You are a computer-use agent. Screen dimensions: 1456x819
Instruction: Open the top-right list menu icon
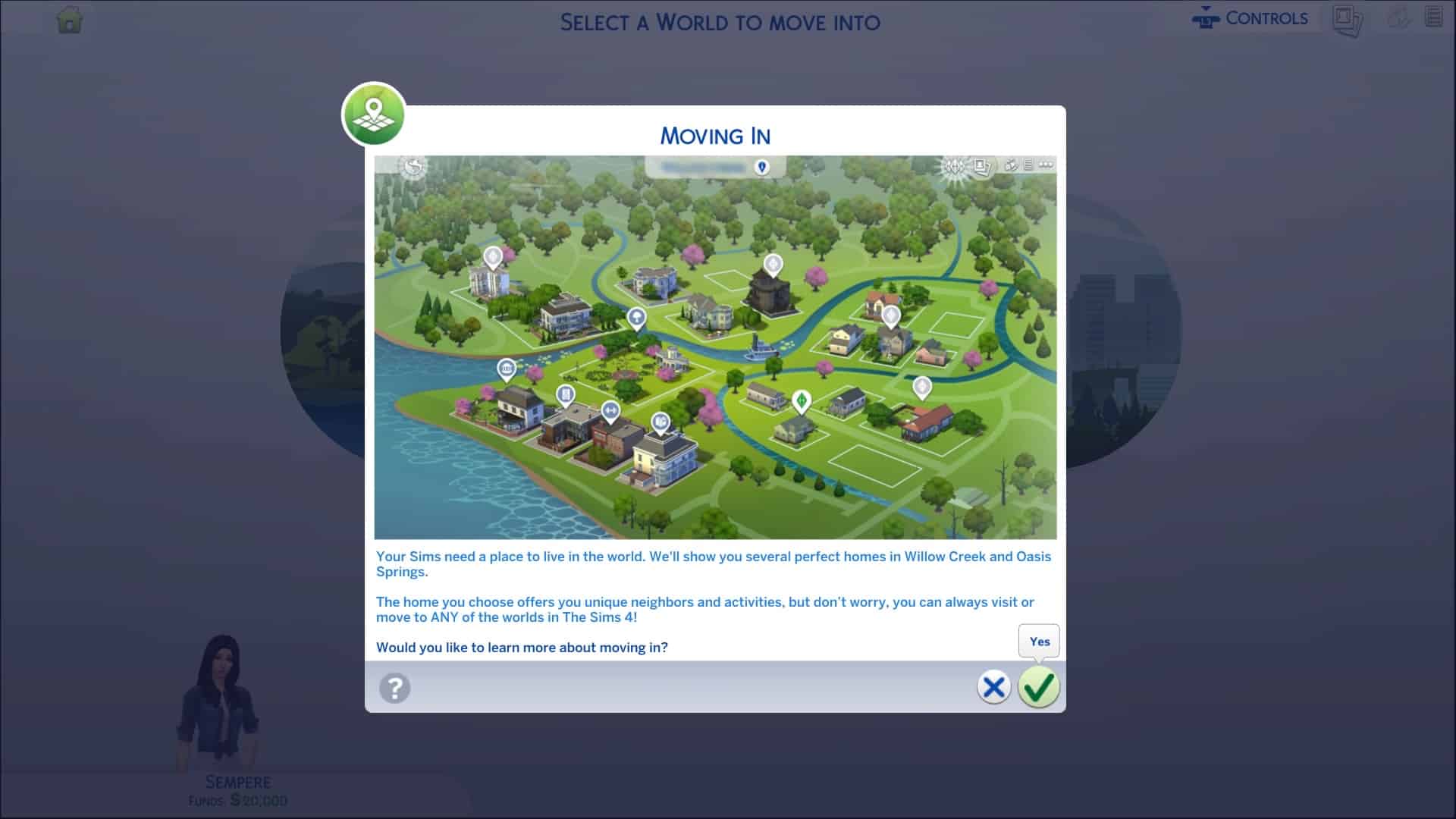(1433, 17)
